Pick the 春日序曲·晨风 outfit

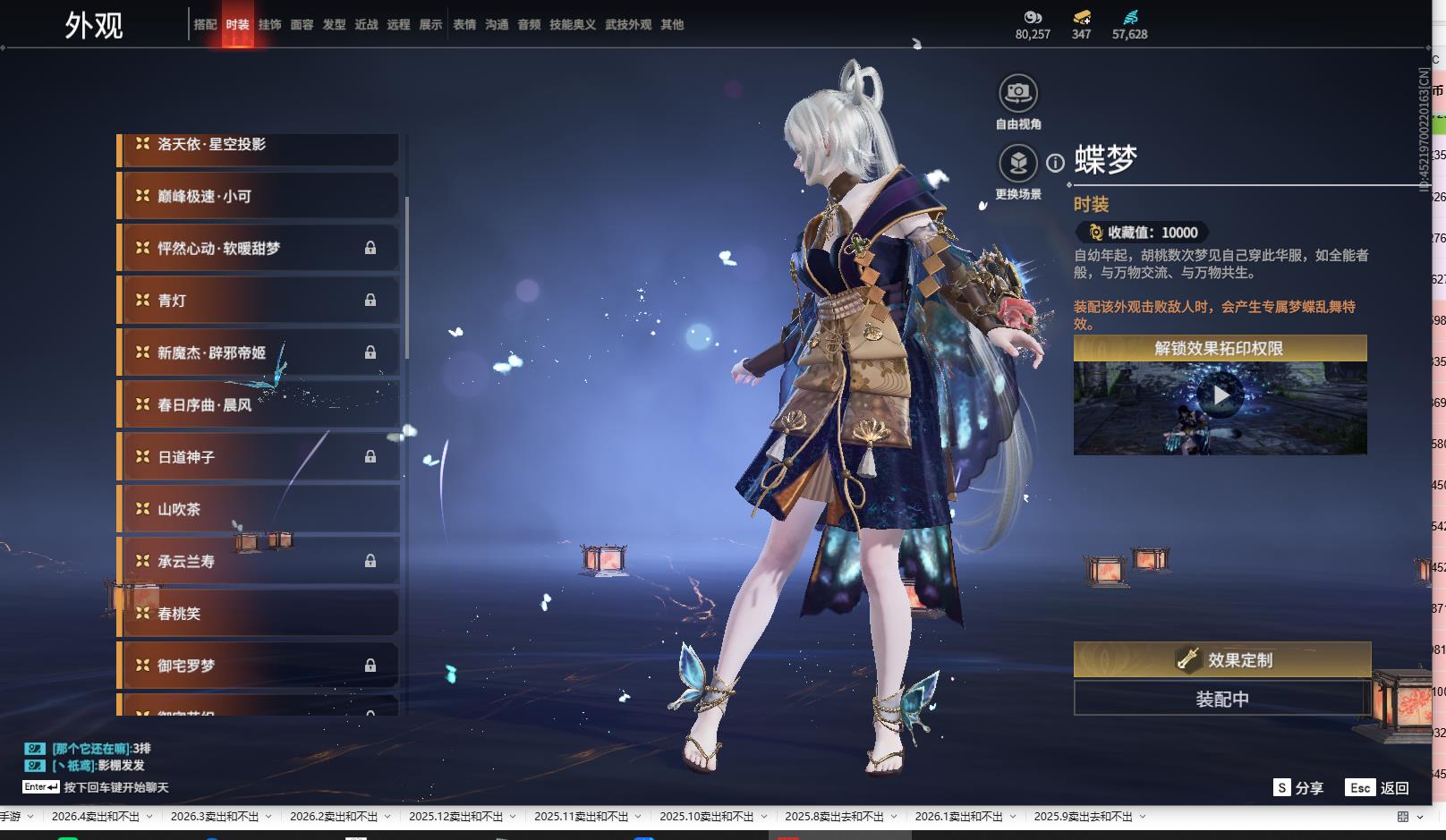tap(258, 405)
